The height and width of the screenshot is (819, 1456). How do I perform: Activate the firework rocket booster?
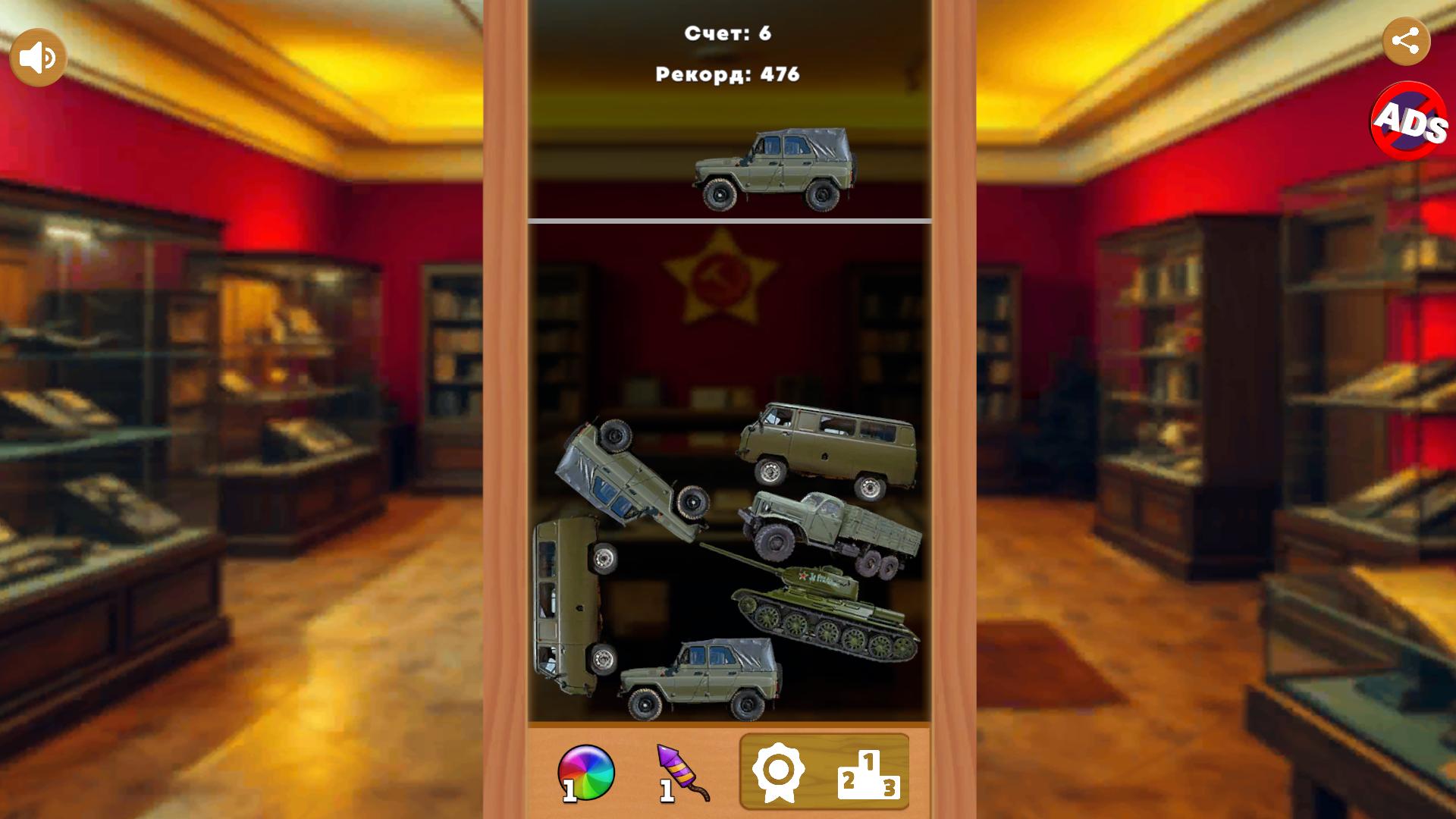point(680,771)
